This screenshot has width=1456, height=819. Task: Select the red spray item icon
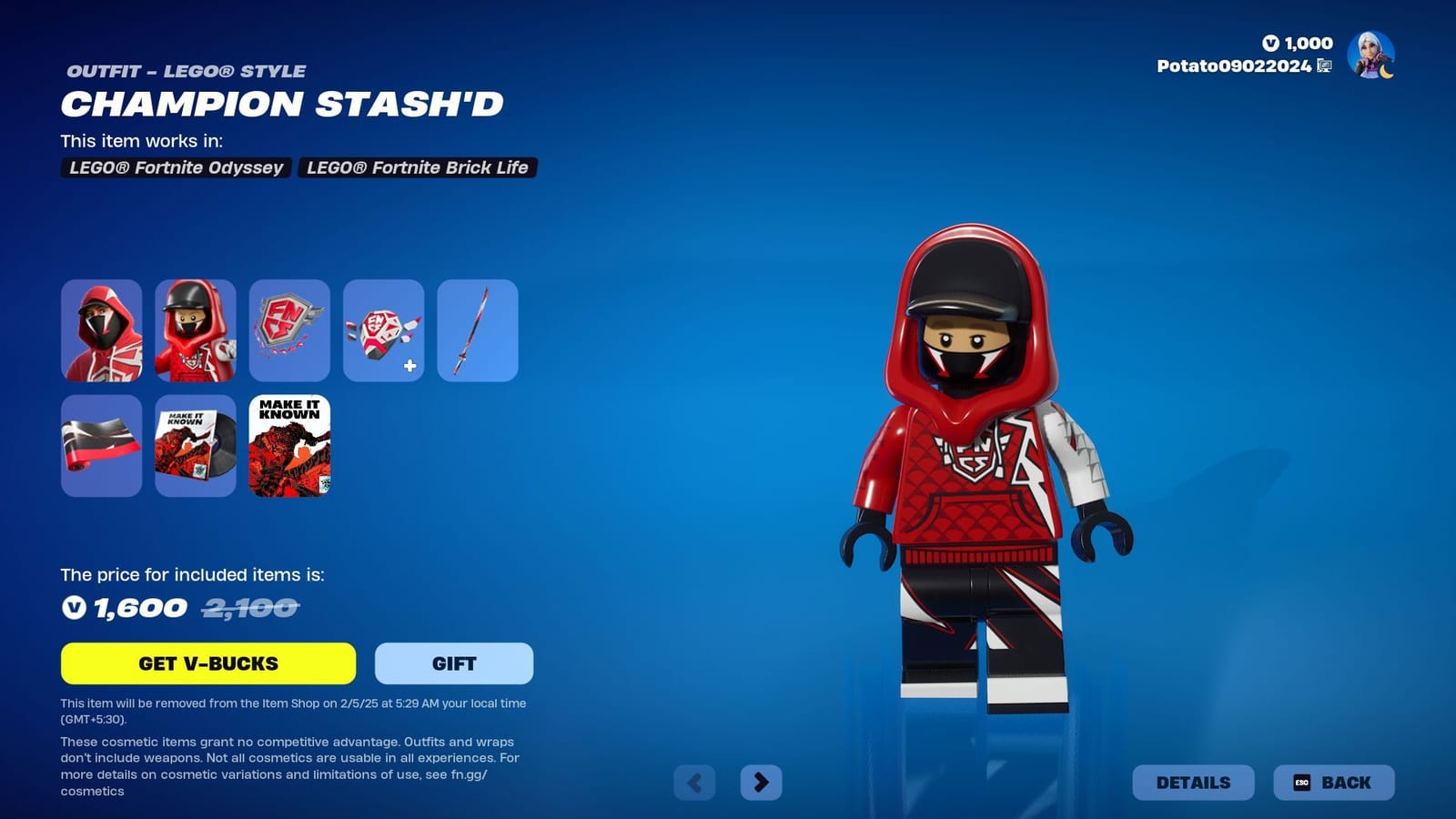point(383,330)
